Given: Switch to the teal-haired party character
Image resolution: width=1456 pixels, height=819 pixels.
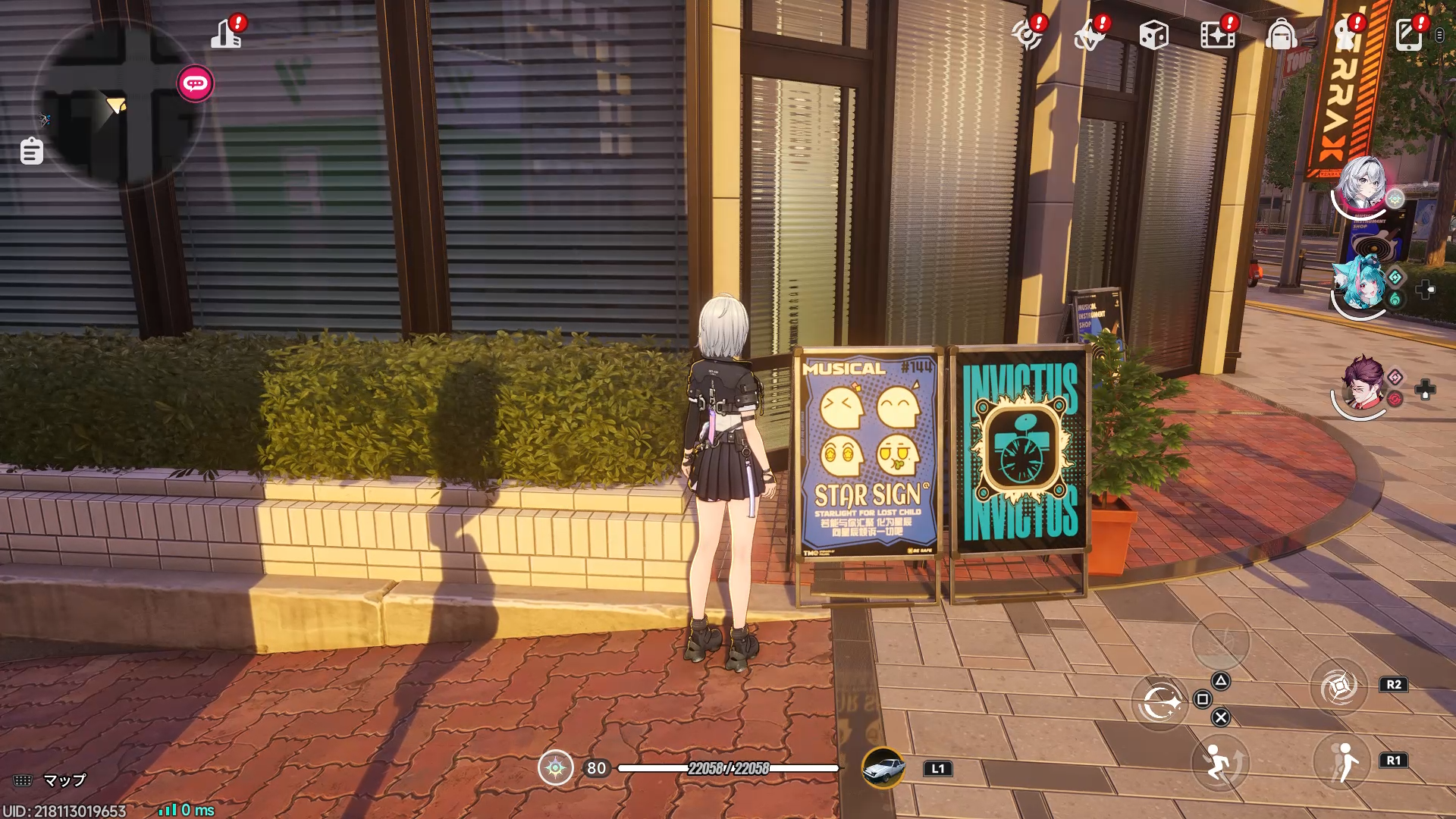Looking at the screenshot, I should [x=1358, y=284].
